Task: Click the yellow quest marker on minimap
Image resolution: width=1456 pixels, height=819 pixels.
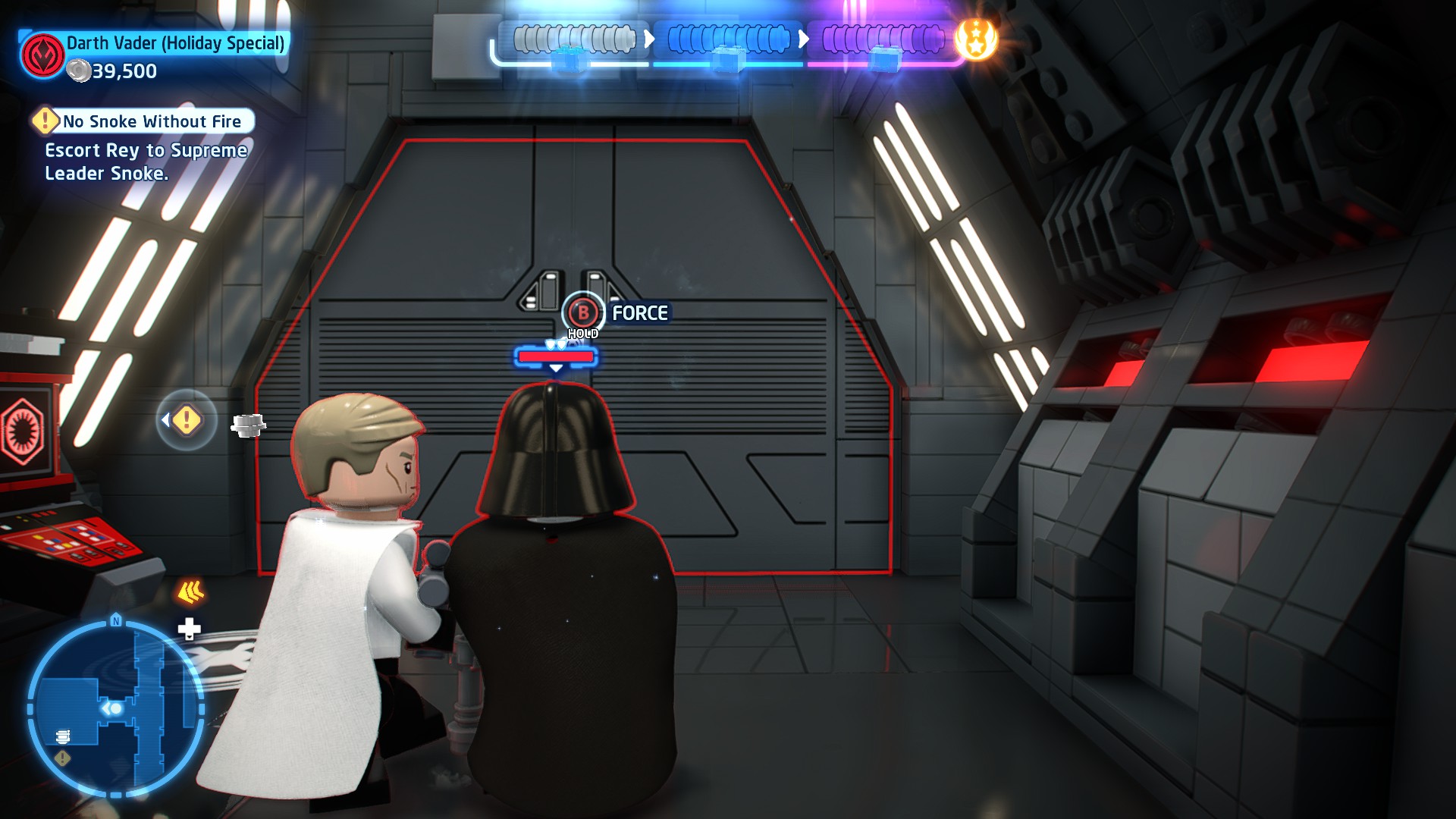Action: pyautogui.click(x=63, y=758)
